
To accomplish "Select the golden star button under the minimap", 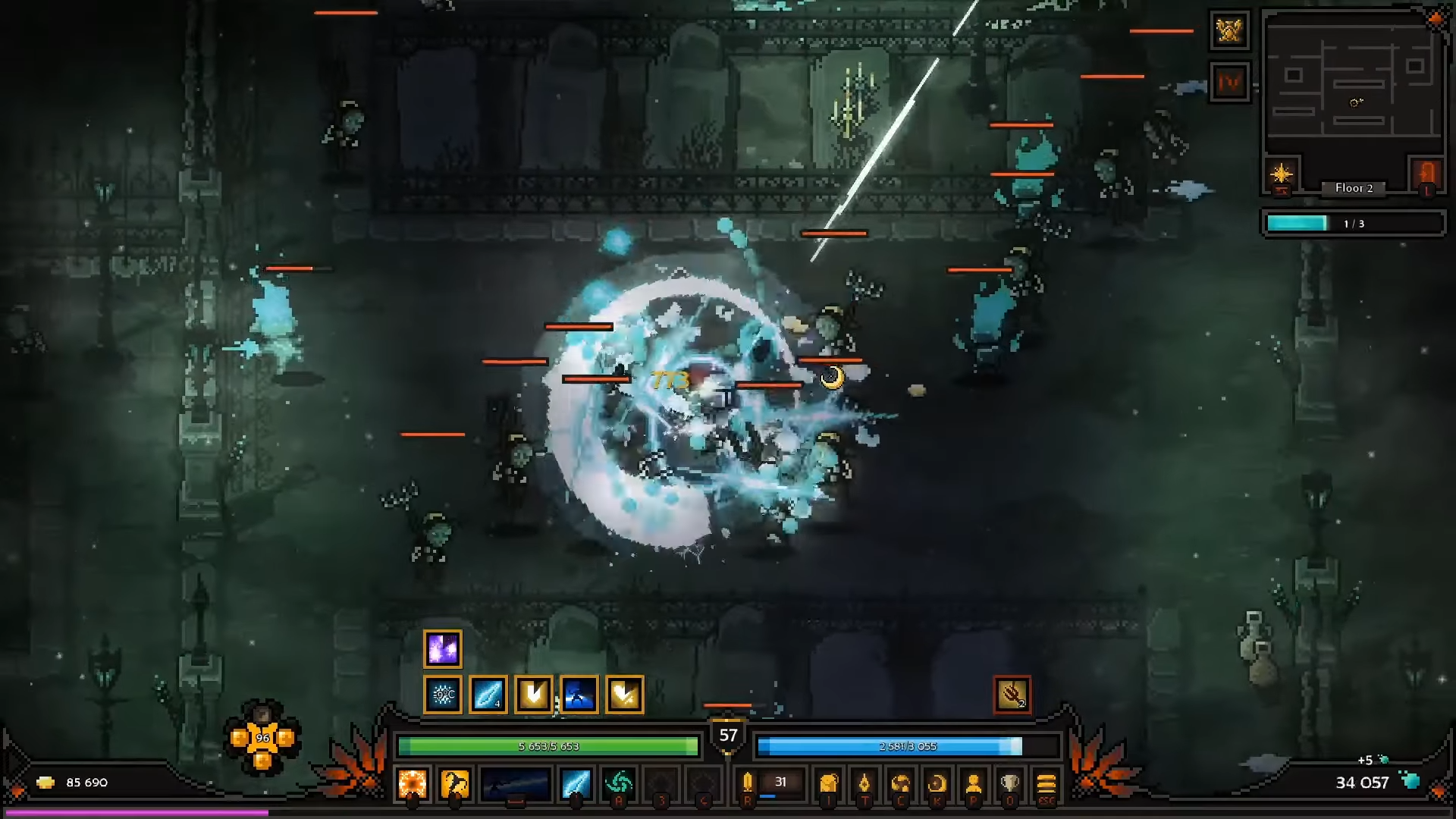I will (1282, 174).
